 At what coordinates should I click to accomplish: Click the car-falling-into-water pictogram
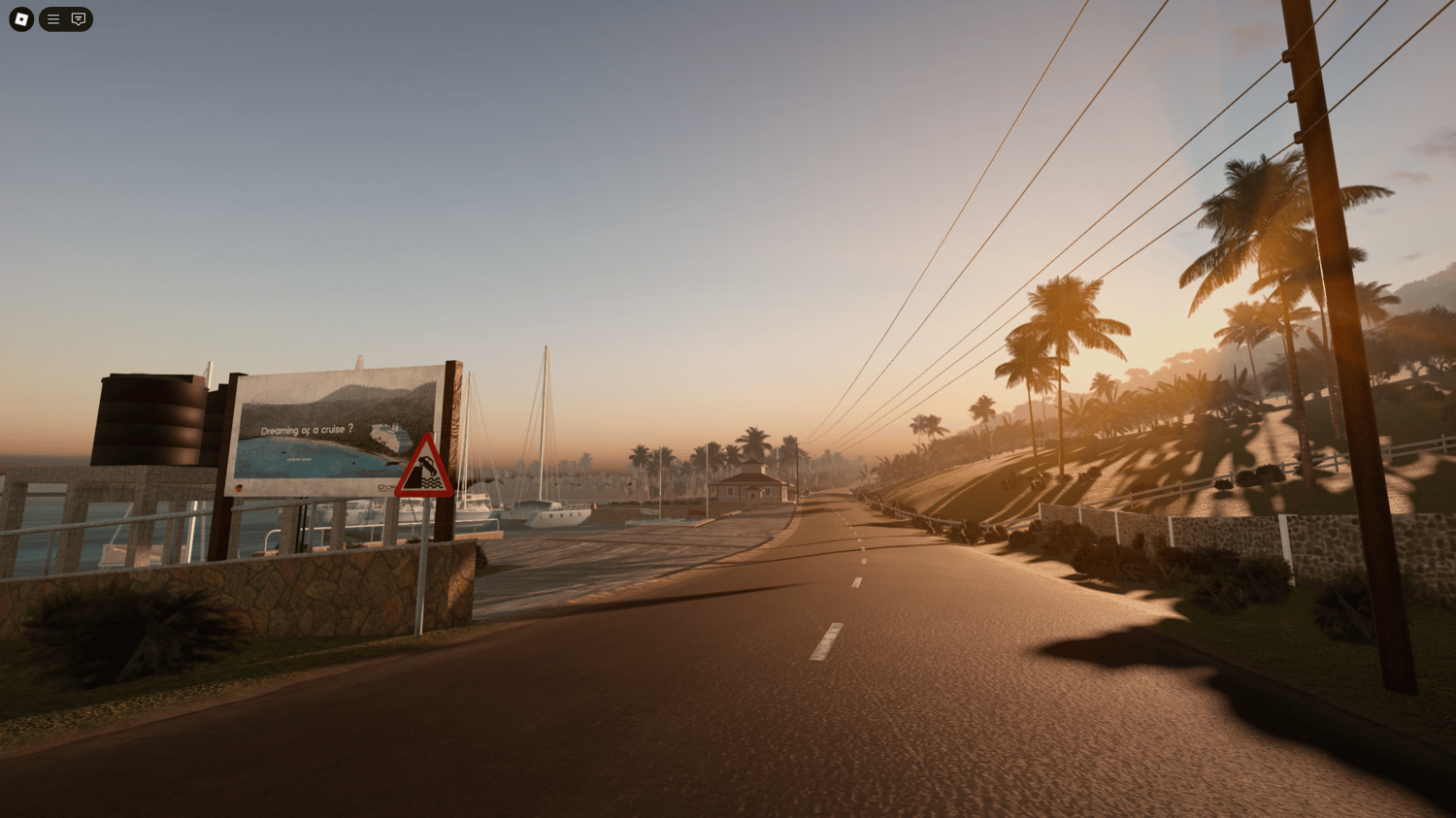425,467
